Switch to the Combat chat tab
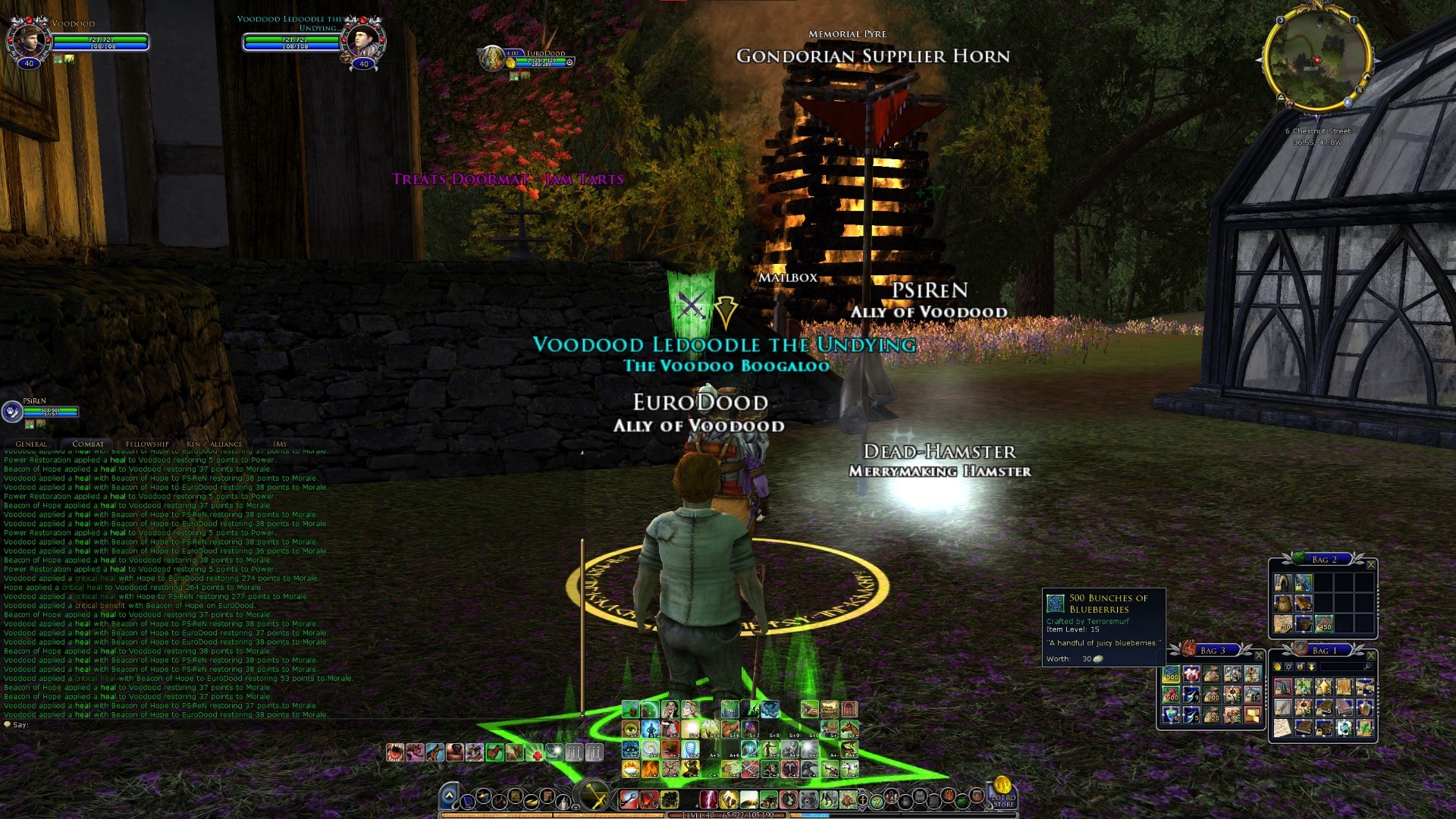This screenshot has height=819, width=1456. pyautogui.click(x=88, y=444)
